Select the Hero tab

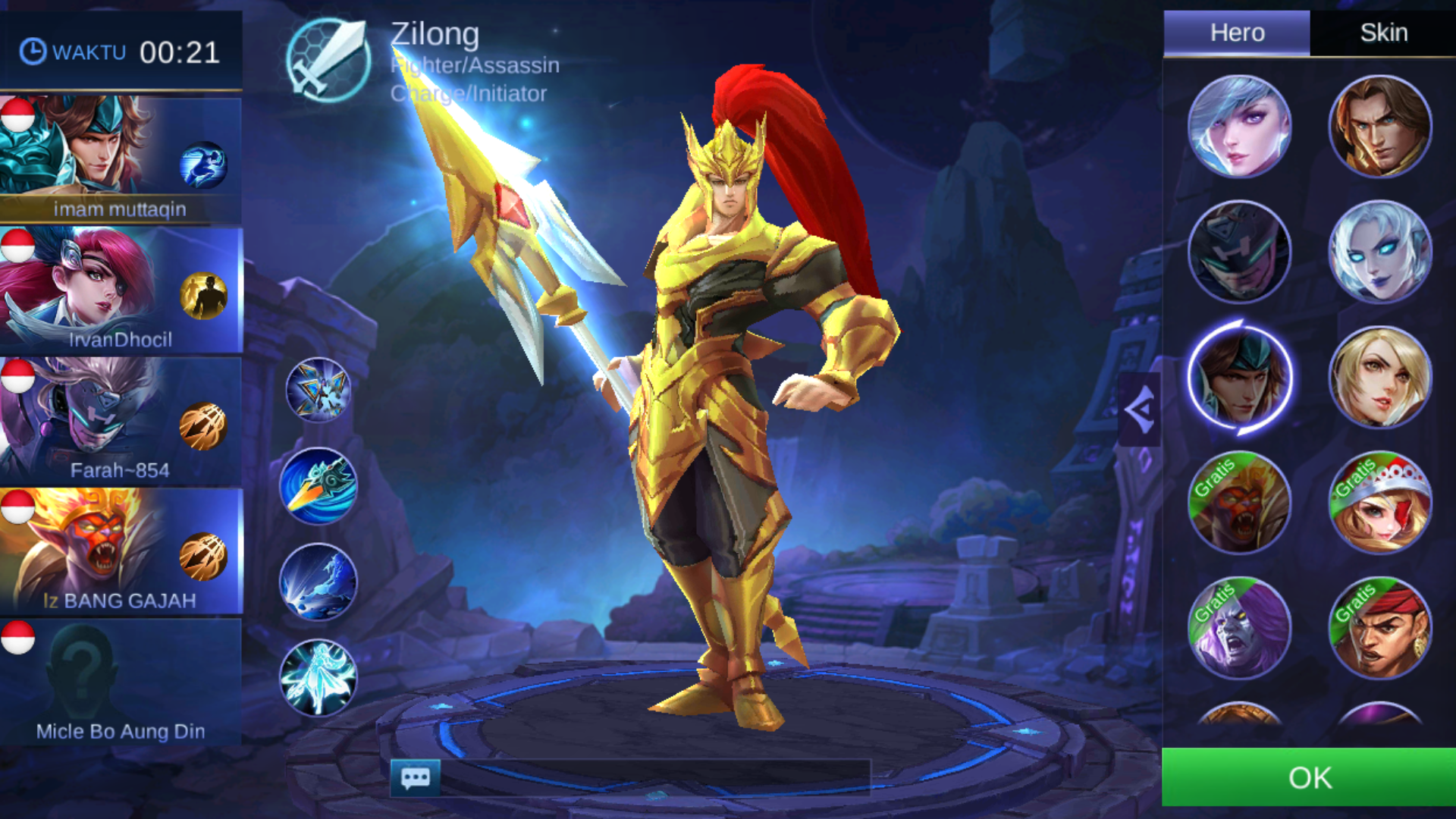pos(1237,33)
